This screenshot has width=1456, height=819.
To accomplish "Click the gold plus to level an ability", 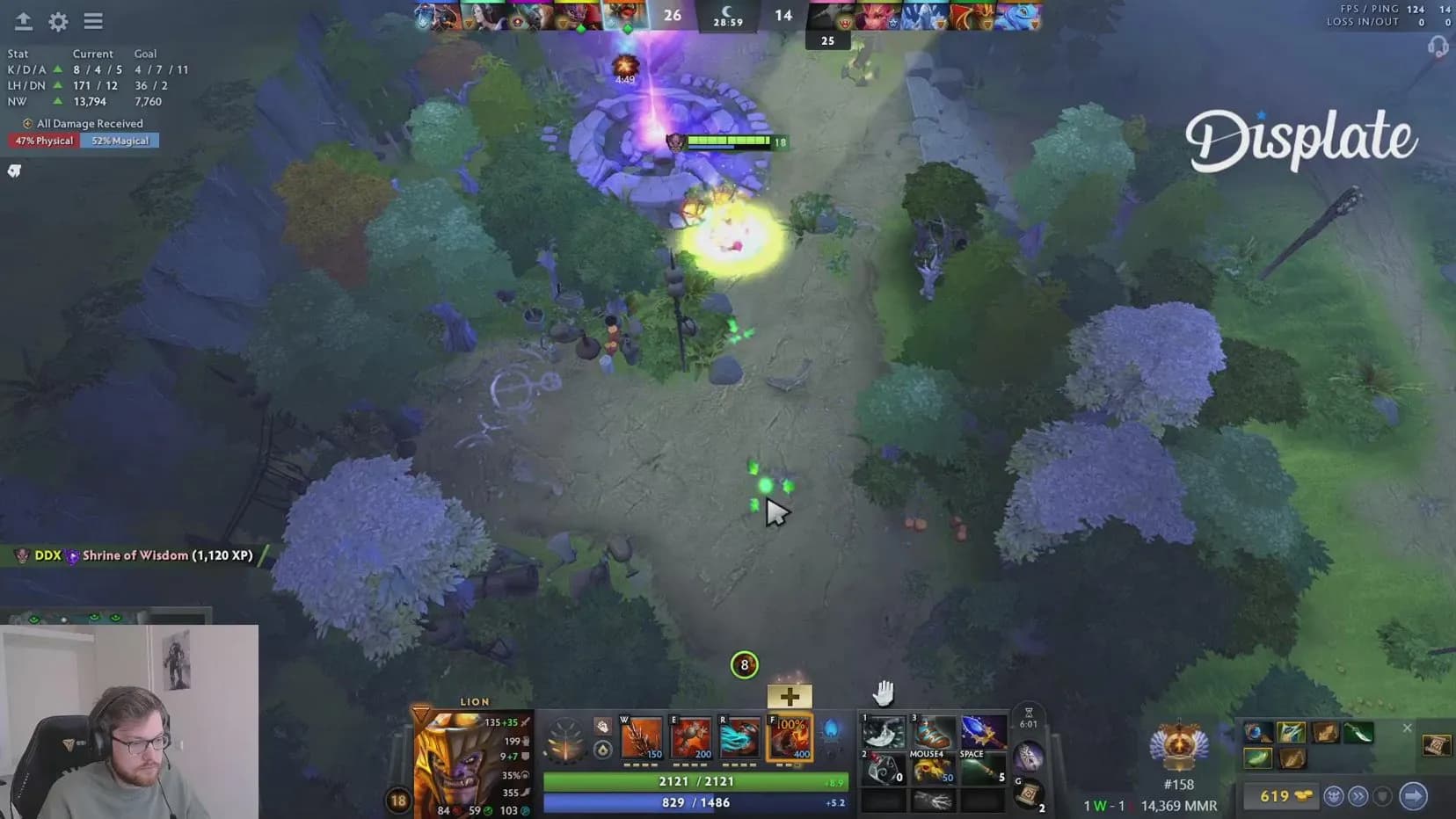I will 789,696.
